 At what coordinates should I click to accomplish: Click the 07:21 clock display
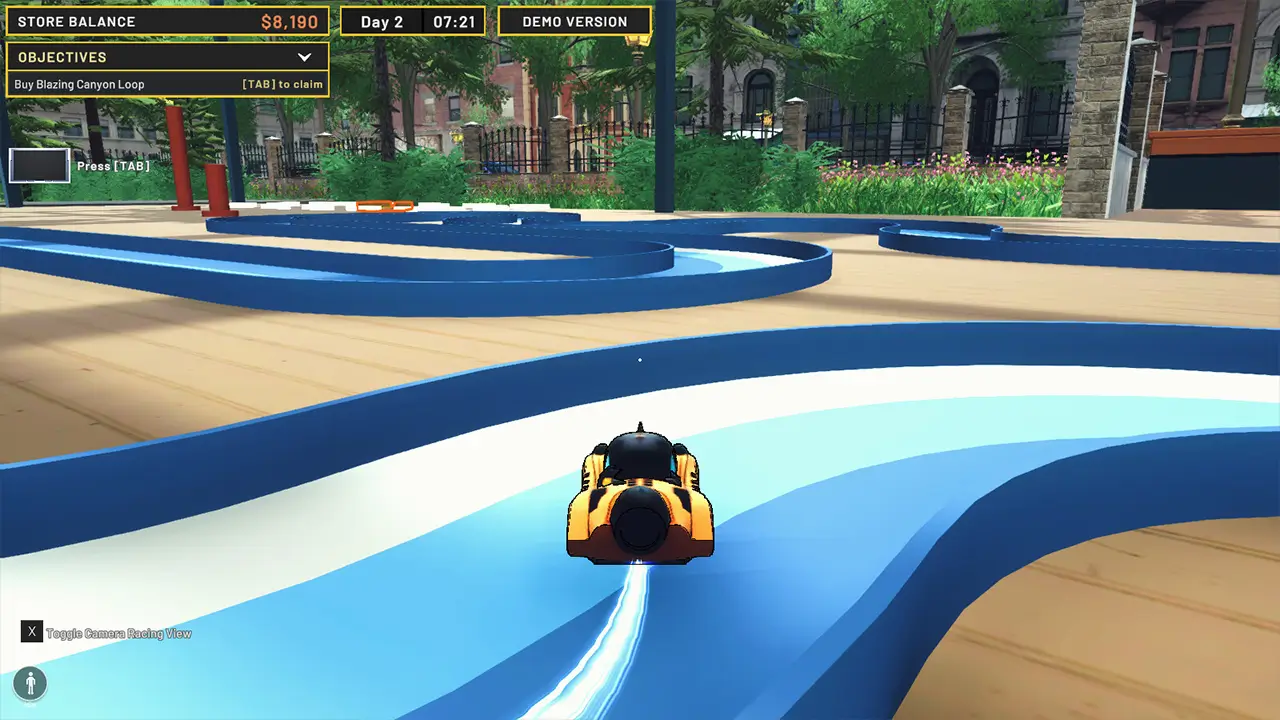(455, 21)
